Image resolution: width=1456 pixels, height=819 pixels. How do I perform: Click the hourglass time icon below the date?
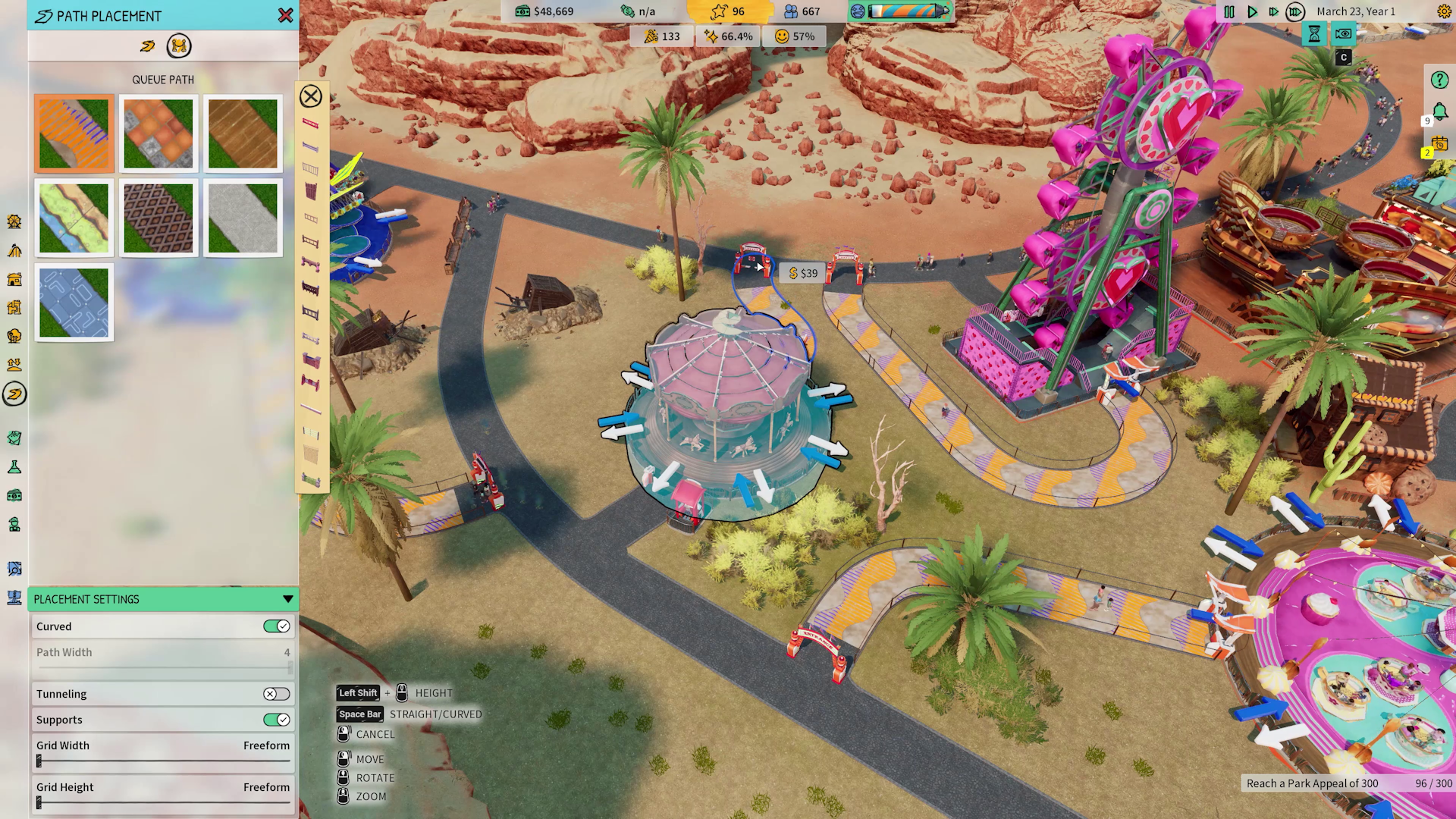click(1314, 34)
